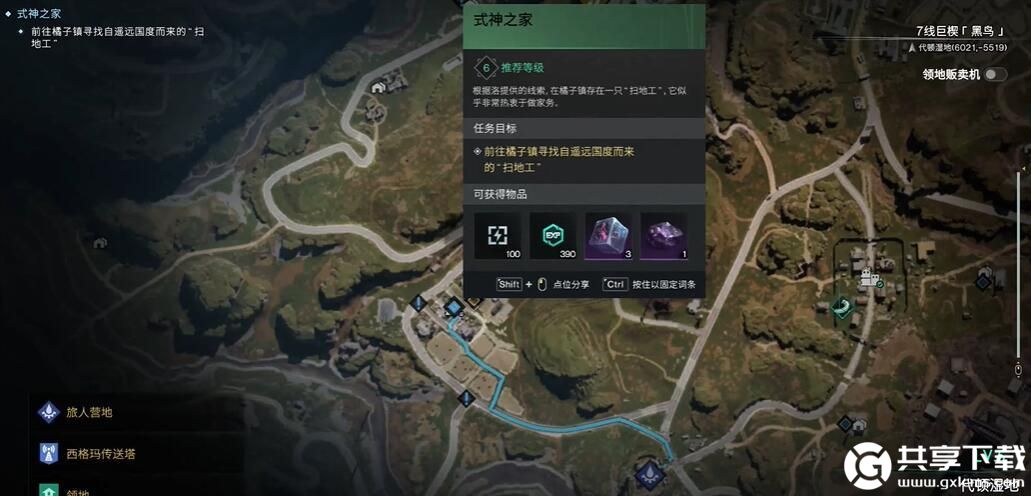Click the energy reward icon showing 100

(498, 236)
